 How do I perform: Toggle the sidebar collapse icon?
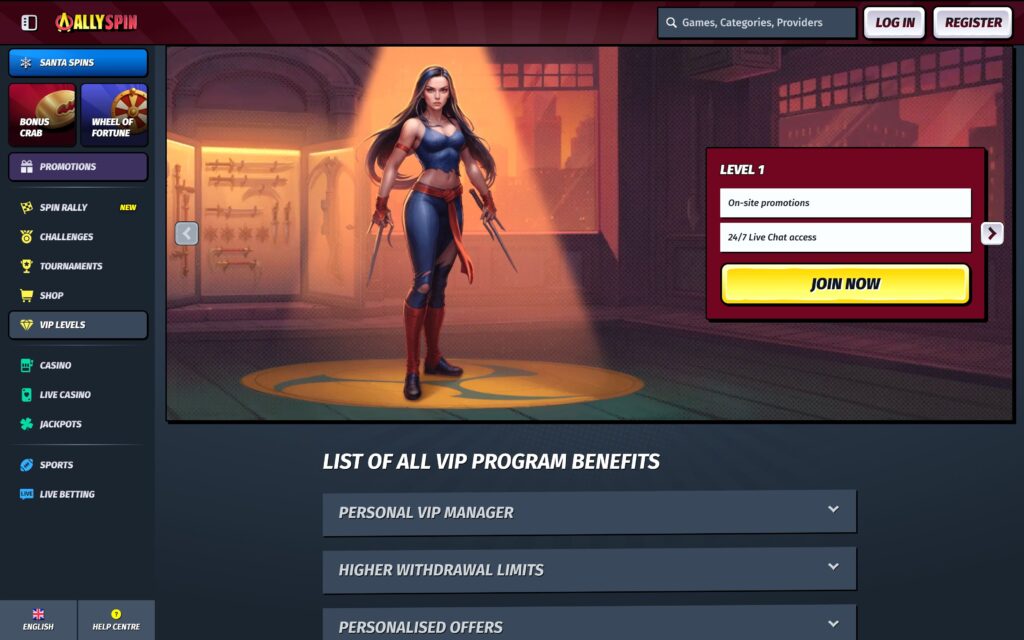[29, 22]
